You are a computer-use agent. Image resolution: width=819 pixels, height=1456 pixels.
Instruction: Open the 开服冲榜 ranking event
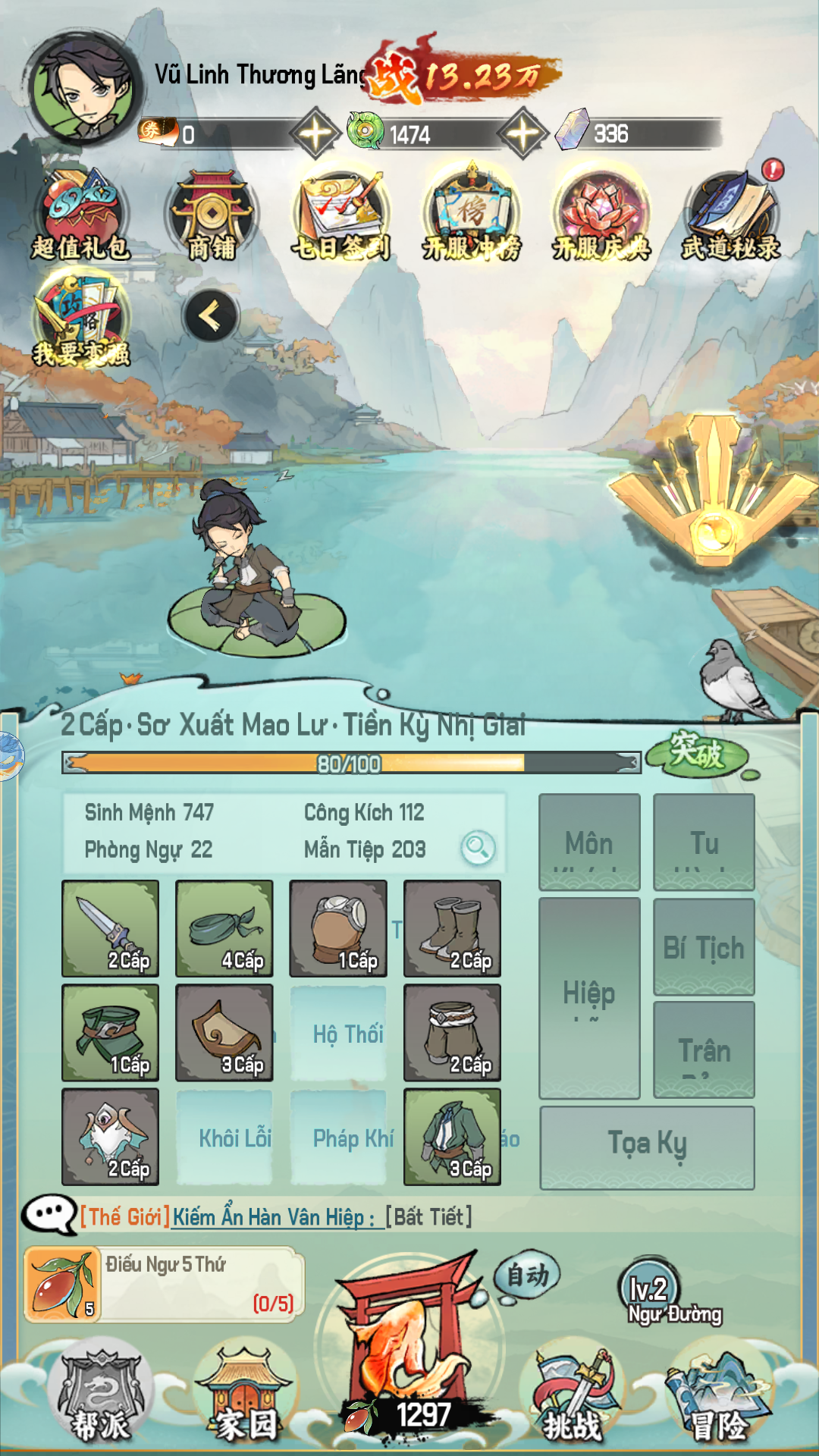(x=471, y=215)
